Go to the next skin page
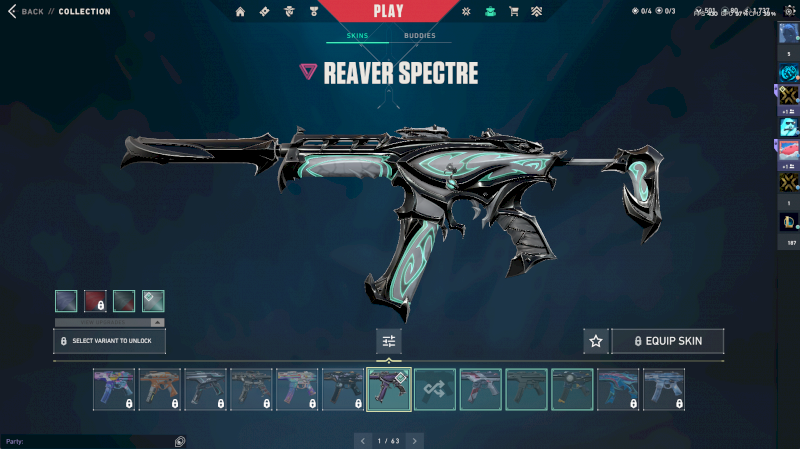 pyautogui.click(x=415, y=440)
